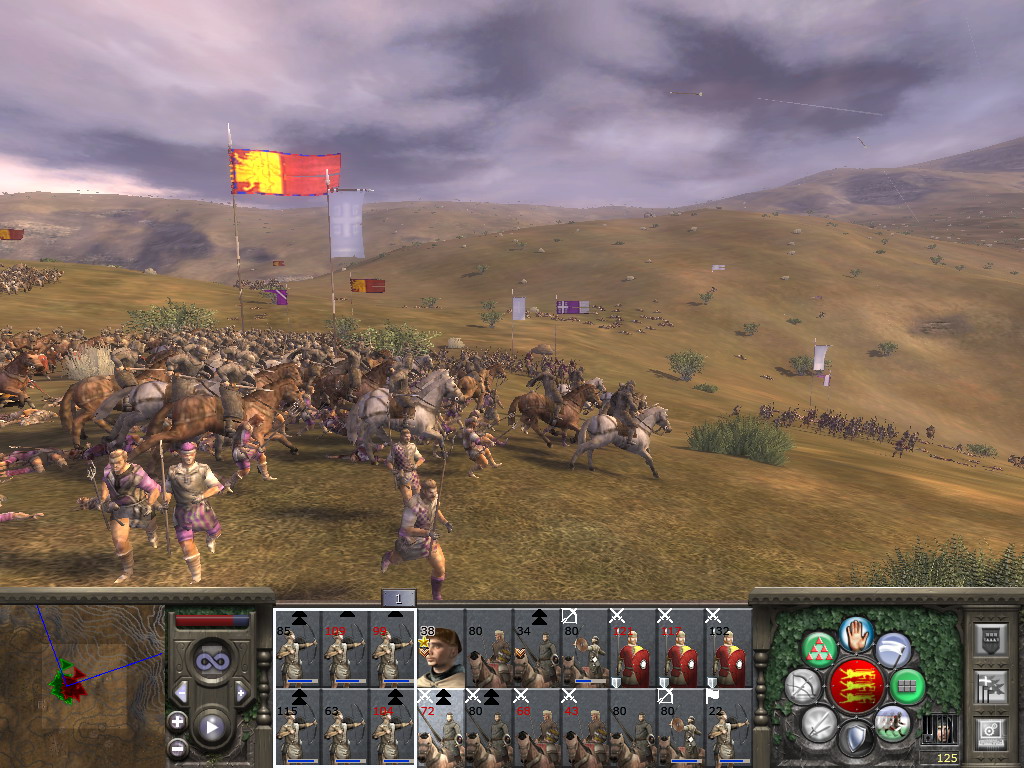Toggle fire at will bow button
The image size is (1024, 768).
(803, 687)
